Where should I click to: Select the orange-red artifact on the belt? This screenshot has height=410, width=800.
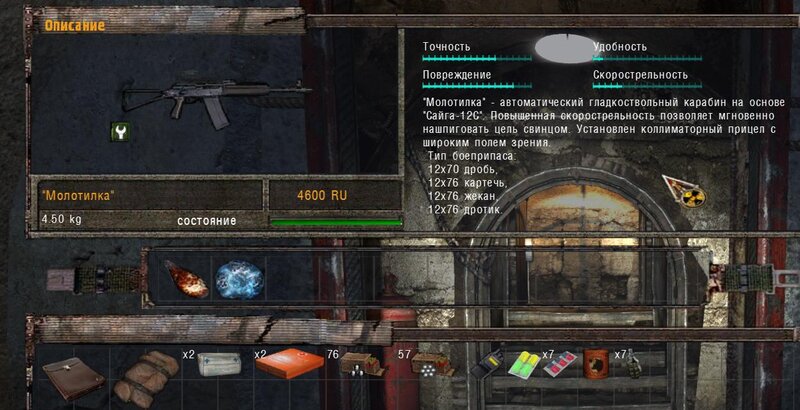tap(185, 279)
